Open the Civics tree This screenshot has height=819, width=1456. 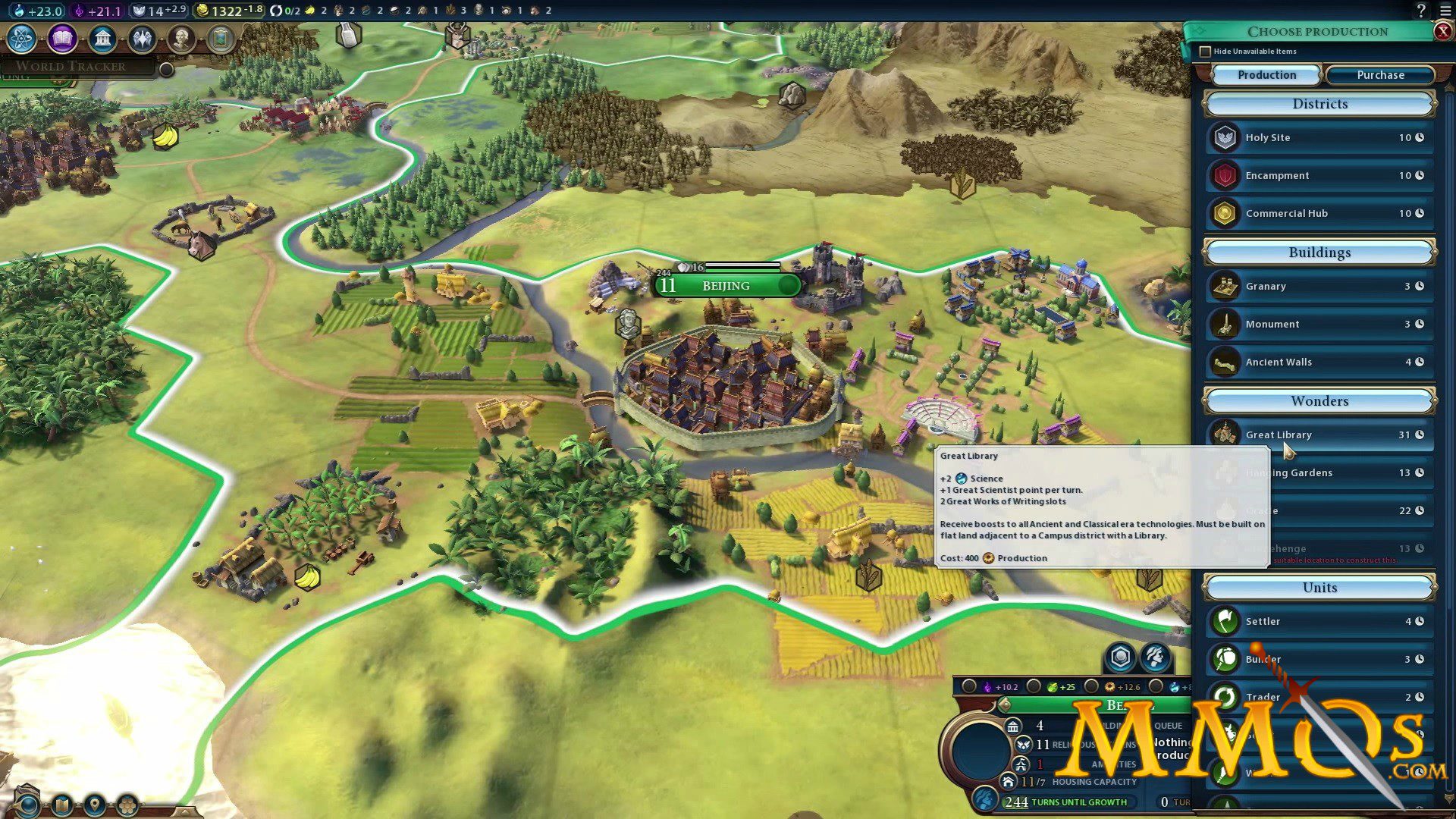[62, 38]
